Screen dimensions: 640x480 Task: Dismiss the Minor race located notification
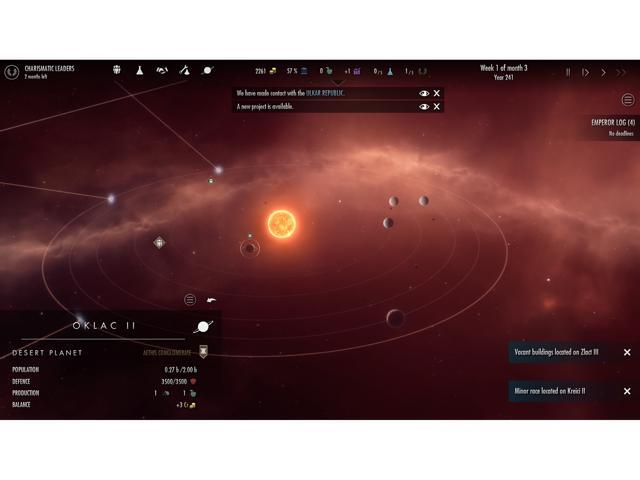[627, 391]
